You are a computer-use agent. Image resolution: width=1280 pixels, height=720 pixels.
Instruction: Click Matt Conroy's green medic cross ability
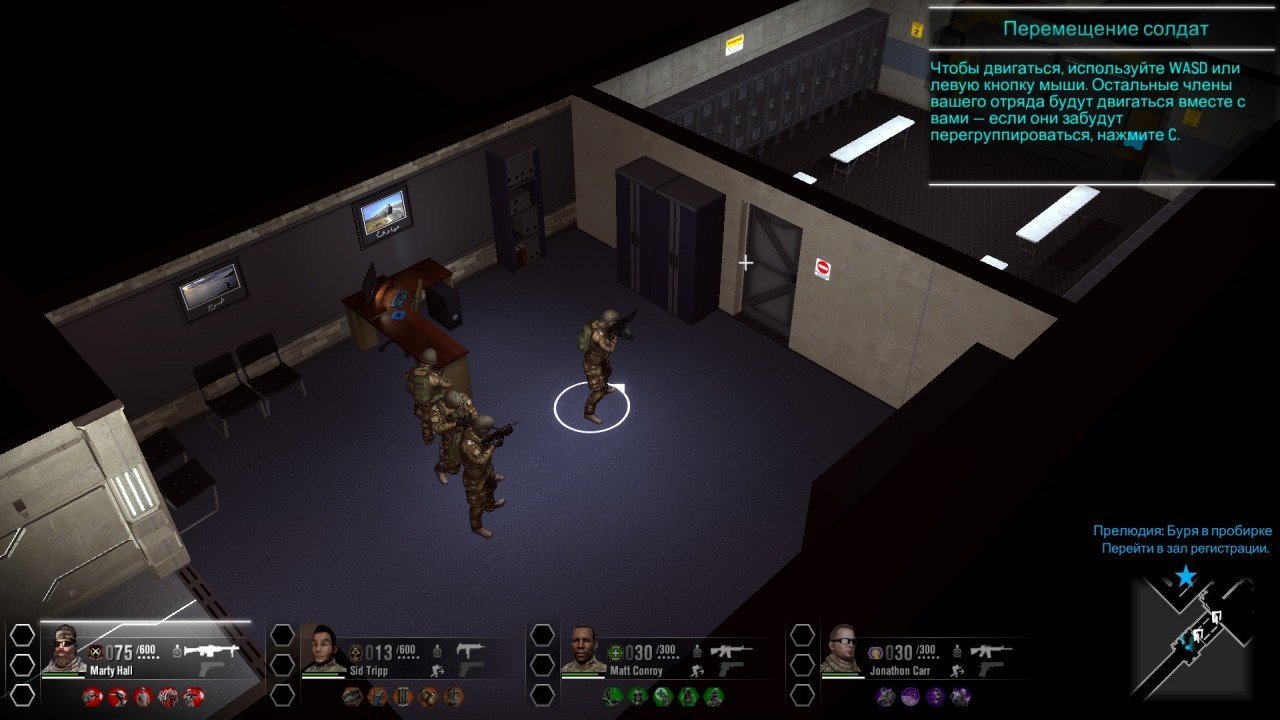click(662, 696)
